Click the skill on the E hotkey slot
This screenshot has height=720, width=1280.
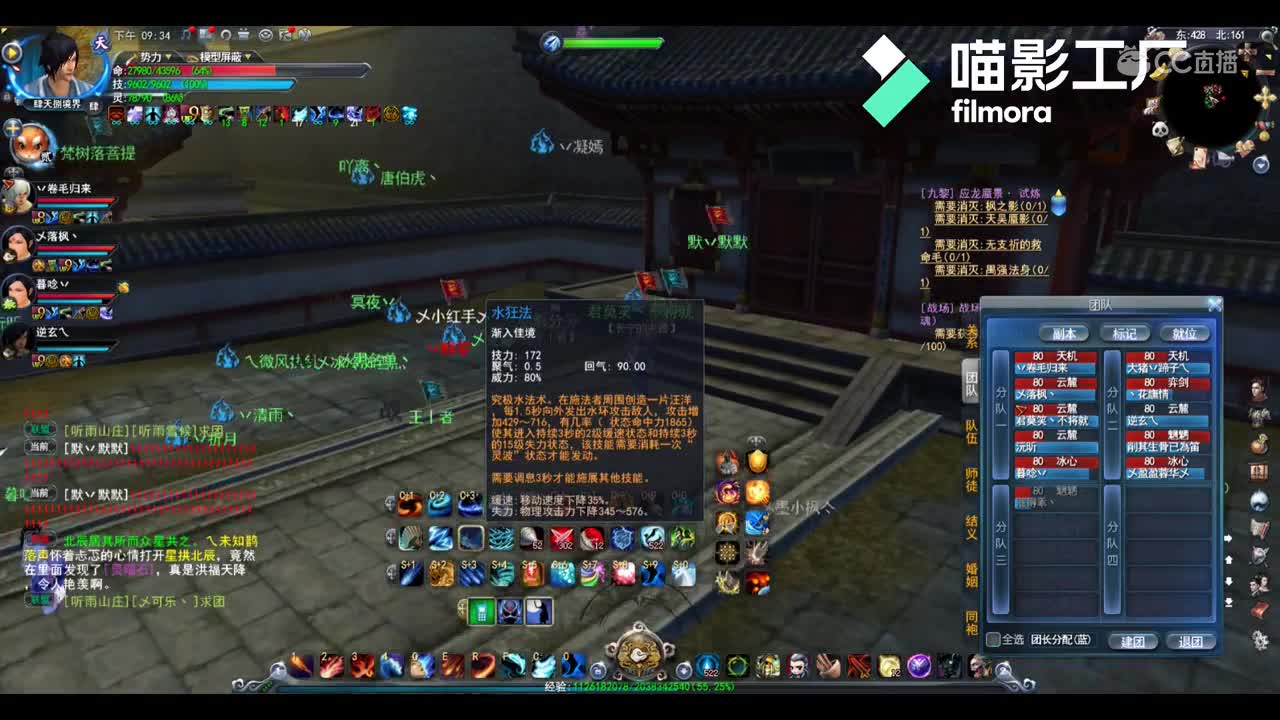pyautogui.click(x=454, y=665)
